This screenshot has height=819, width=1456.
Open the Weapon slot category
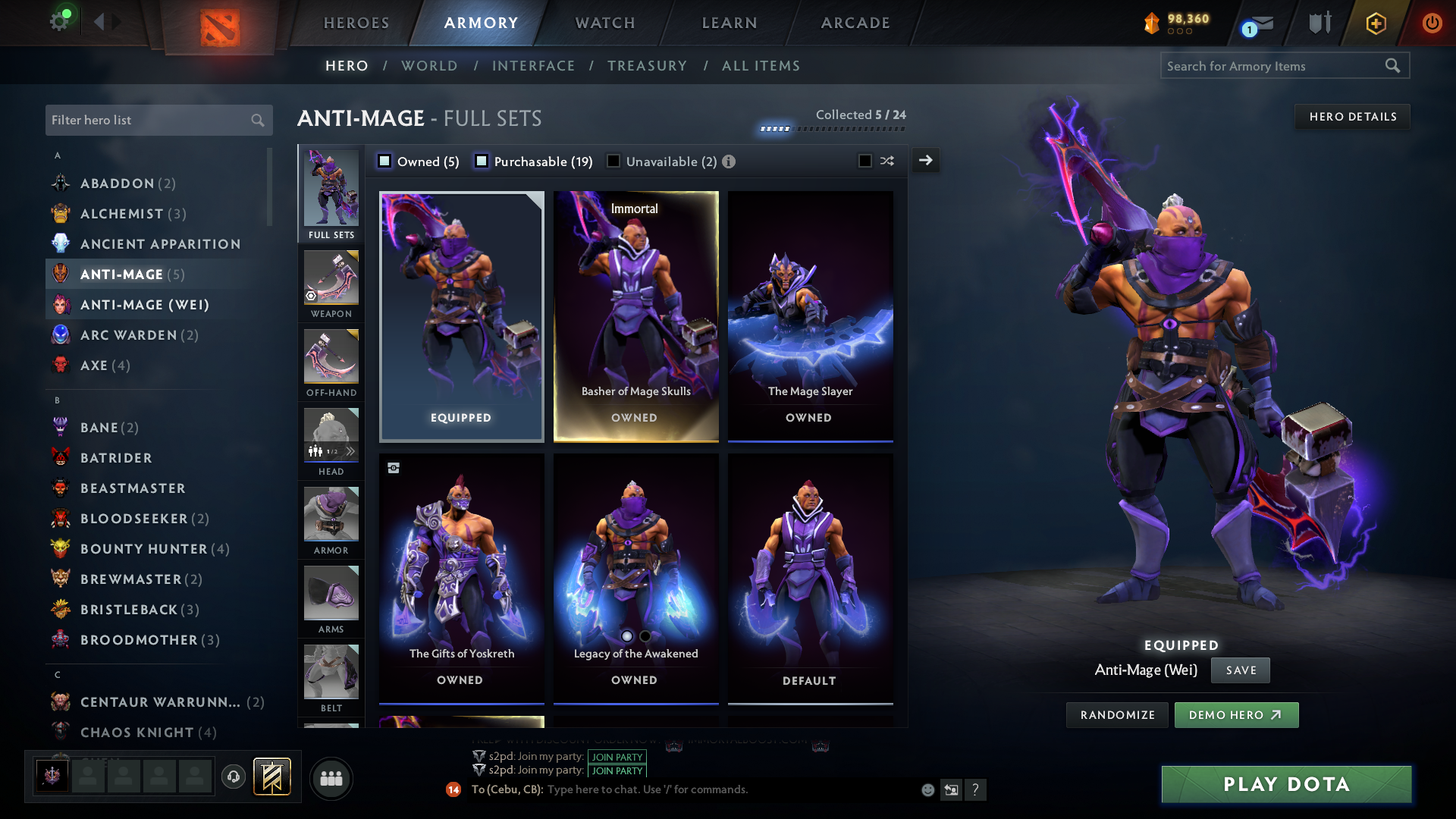point(331,285)
